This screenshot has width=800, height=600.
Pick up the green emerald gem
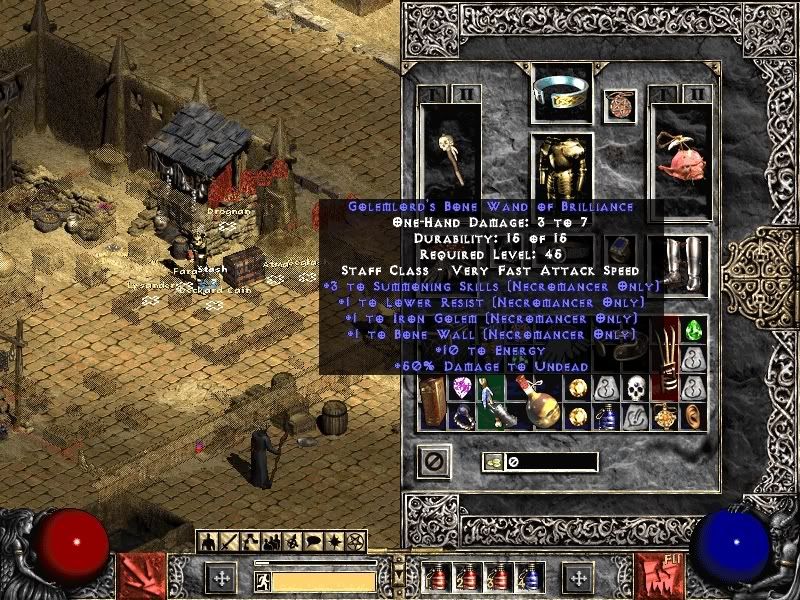pos(693,331)
